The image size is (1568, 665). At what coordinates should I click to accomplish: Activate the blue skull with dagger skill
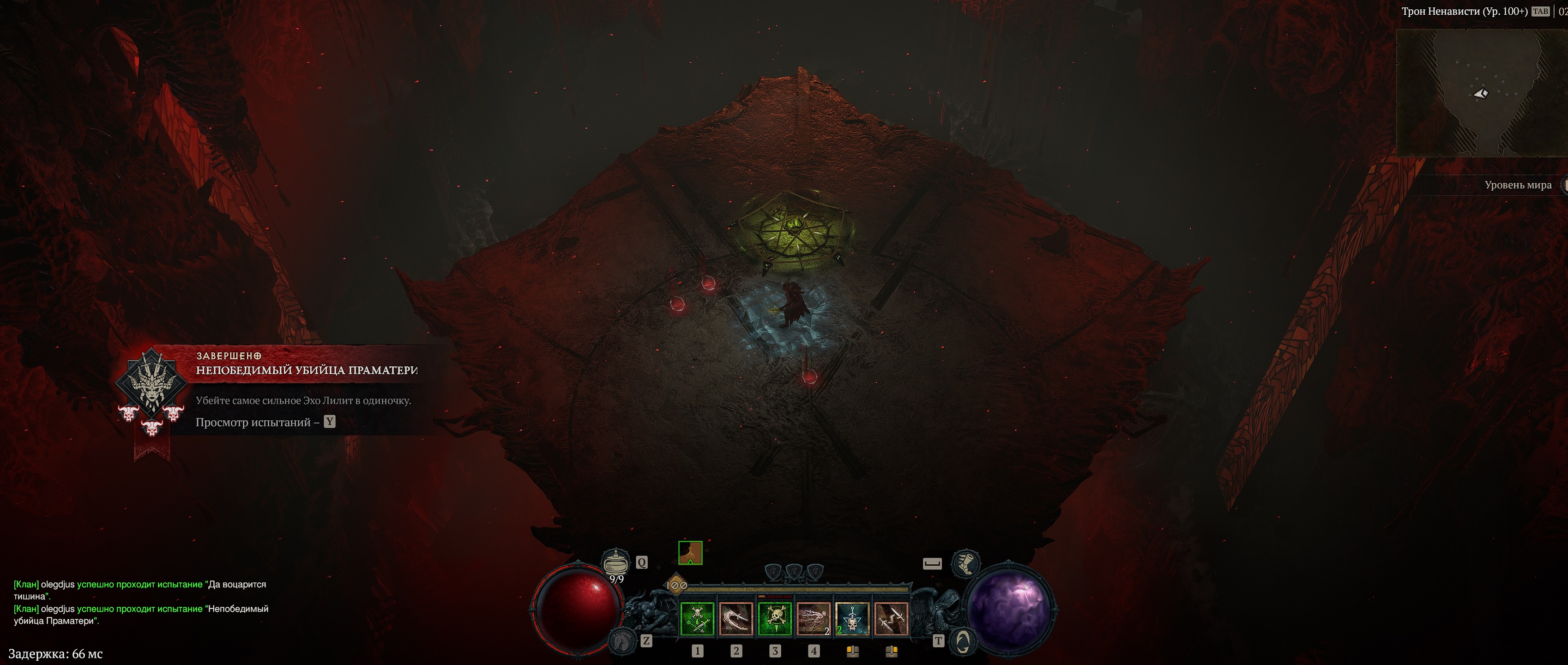tap(852, 619)
